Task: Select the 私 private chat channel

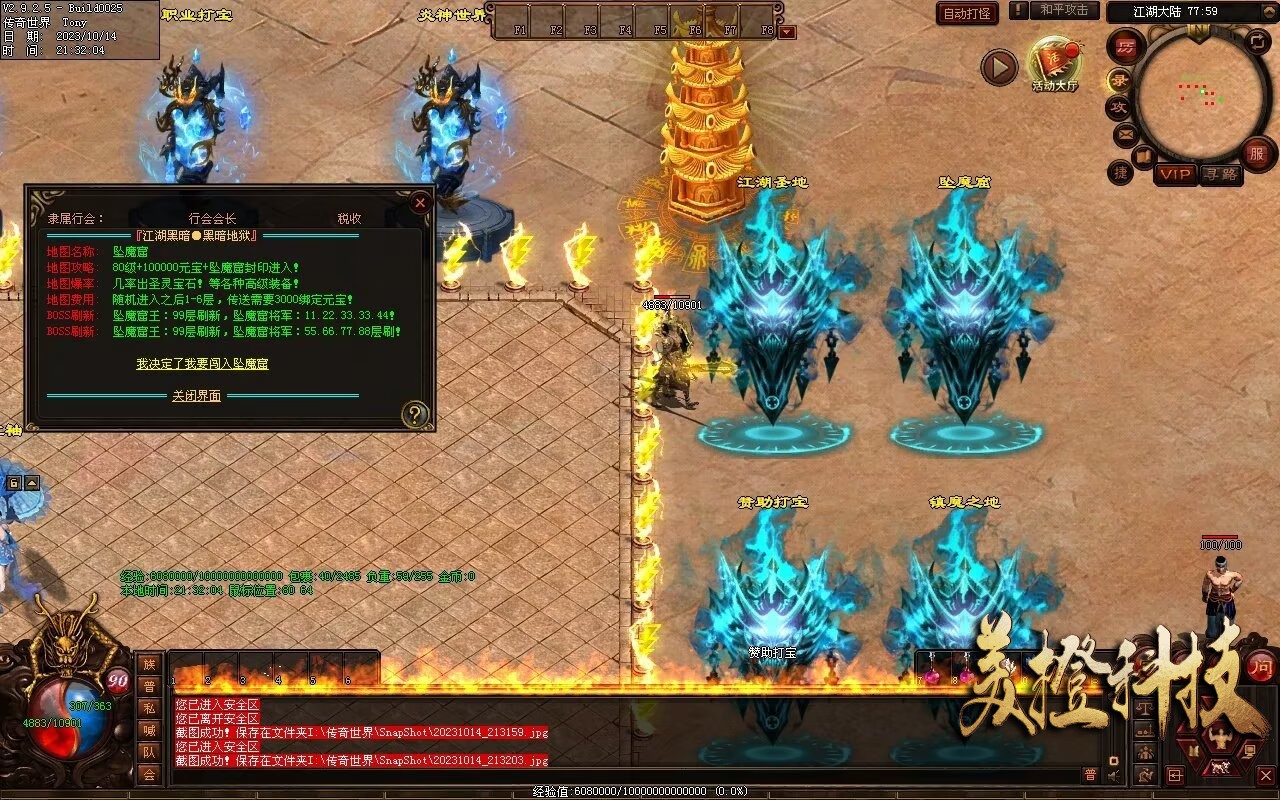Action: 148,708
